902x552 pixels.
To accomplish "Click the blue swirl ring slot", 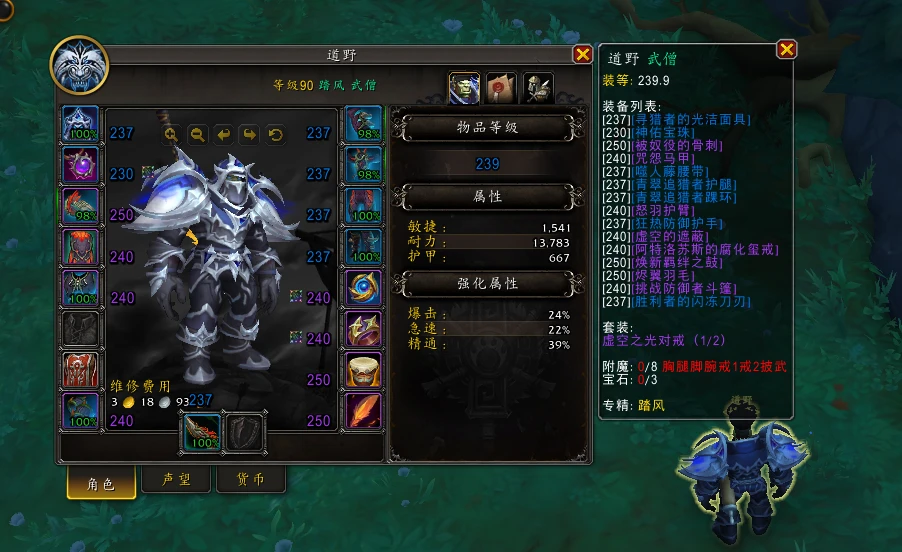I will pyautogui.click(x=362, y=288).
